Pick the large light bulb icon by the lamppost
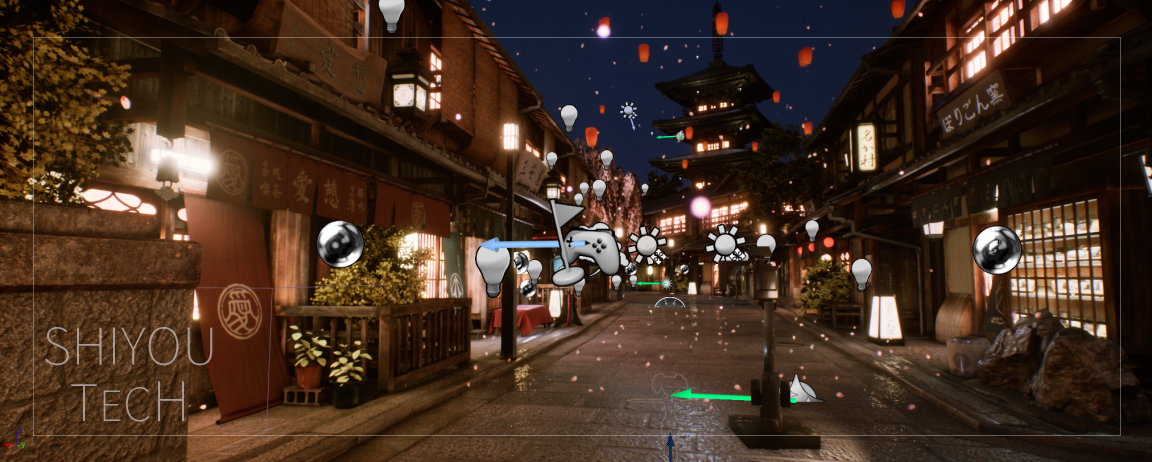Image resolution: width=1152 pixels, height=462 pixels. (492, 267)
